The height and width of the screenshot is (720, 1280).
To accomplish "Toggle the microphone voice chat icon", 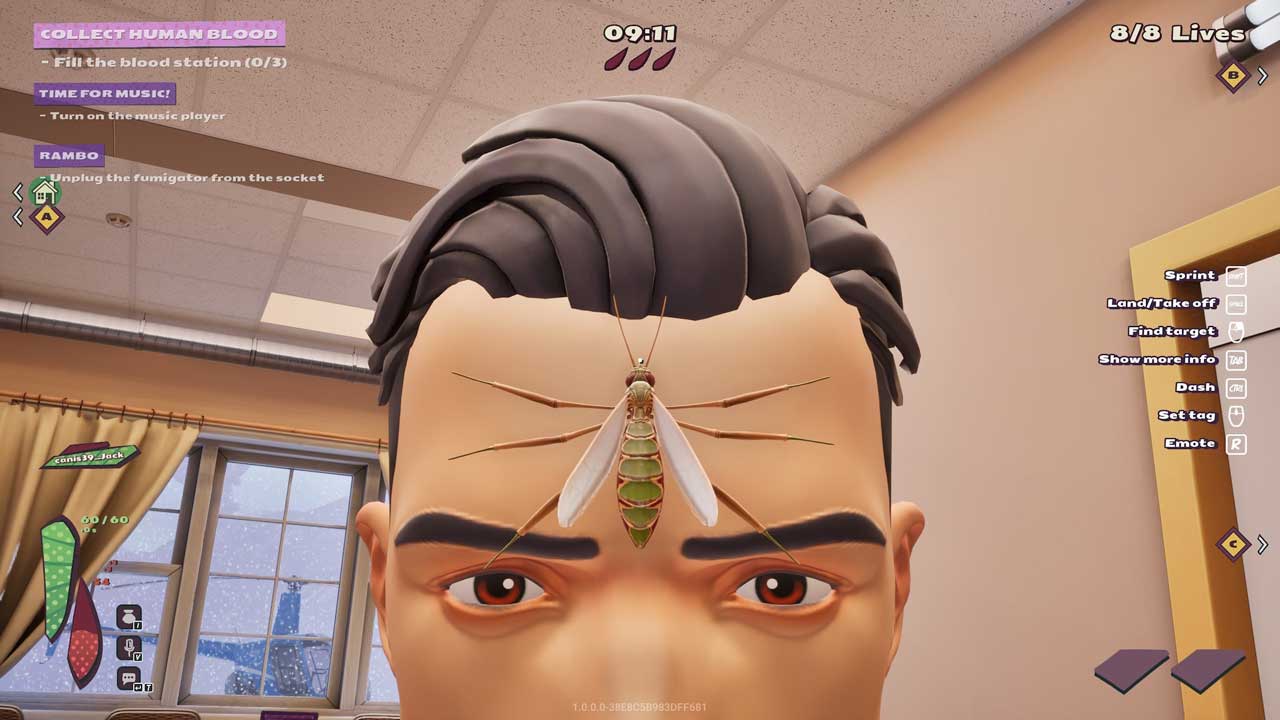I will [128, 647].
